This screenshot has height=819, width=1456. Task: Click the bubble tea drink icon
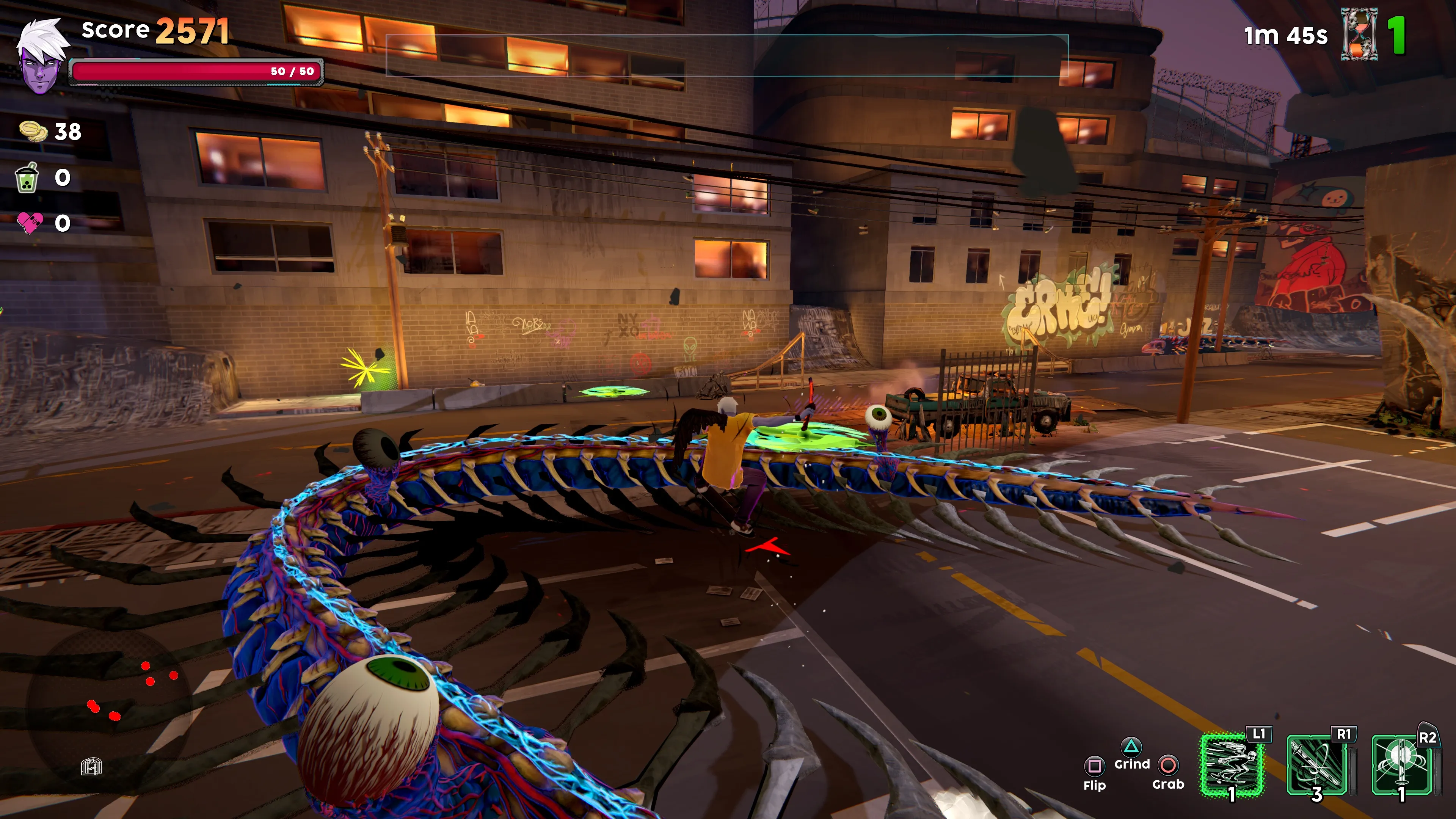point(27,178)
